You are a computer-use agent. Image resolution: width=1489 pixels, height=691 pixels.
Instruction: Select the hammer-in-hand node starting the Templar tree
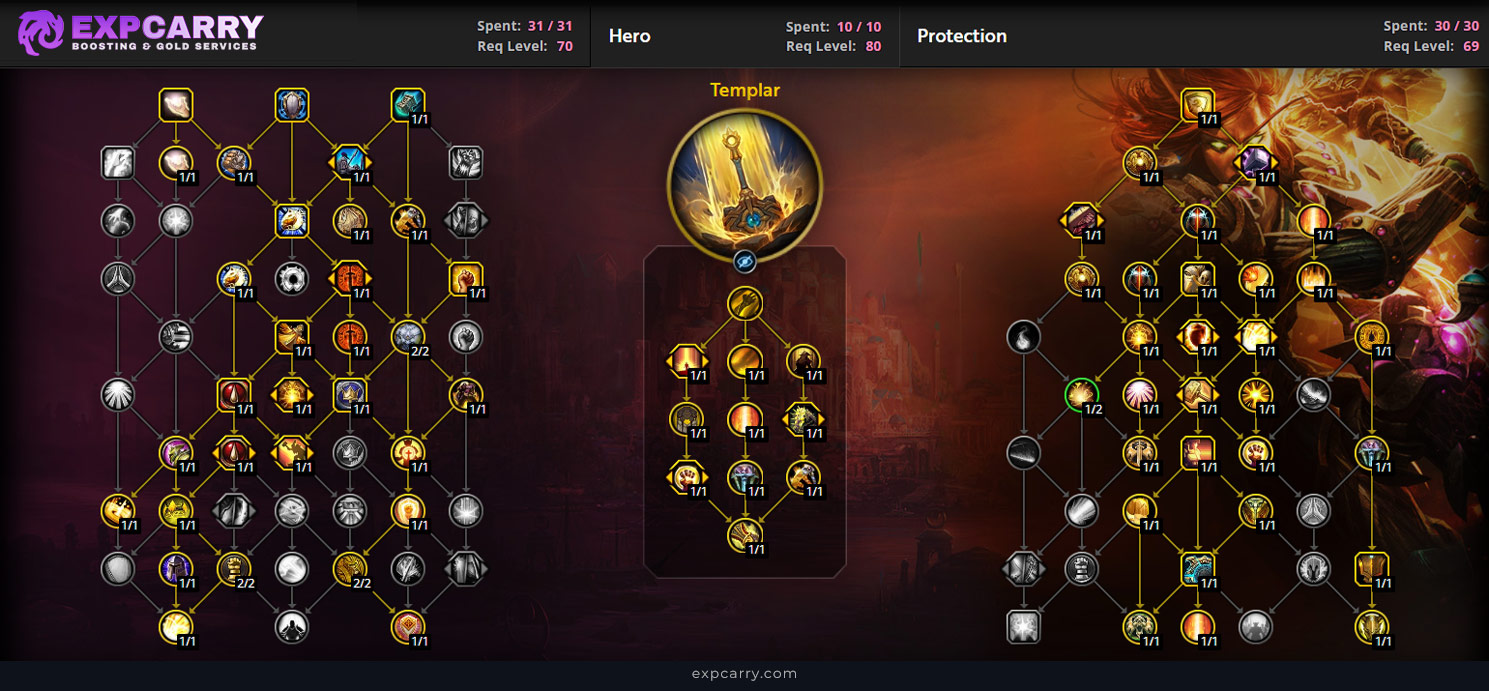[x=744, y=303]
